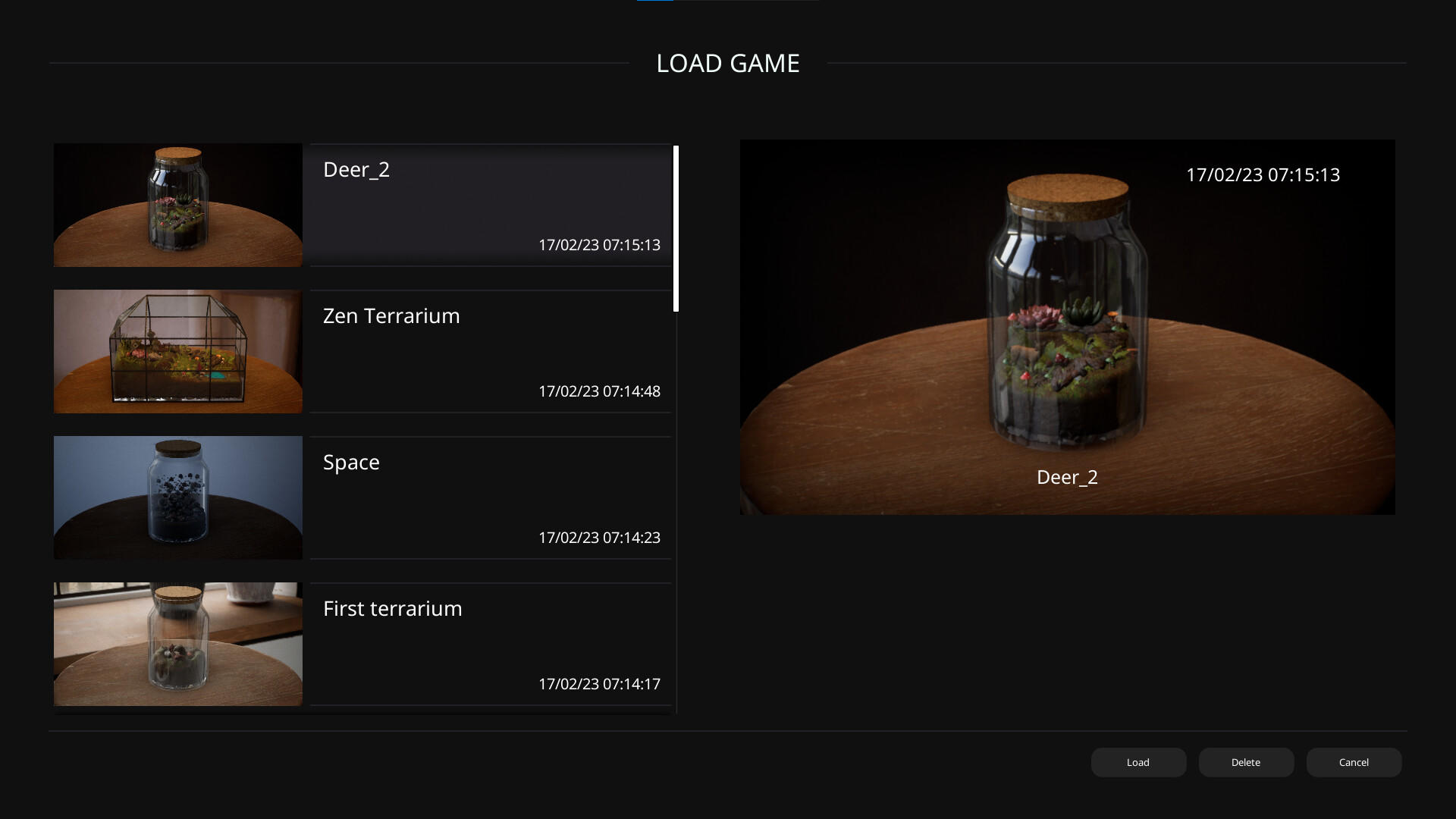Select the Deer_2 save slot

491,205
